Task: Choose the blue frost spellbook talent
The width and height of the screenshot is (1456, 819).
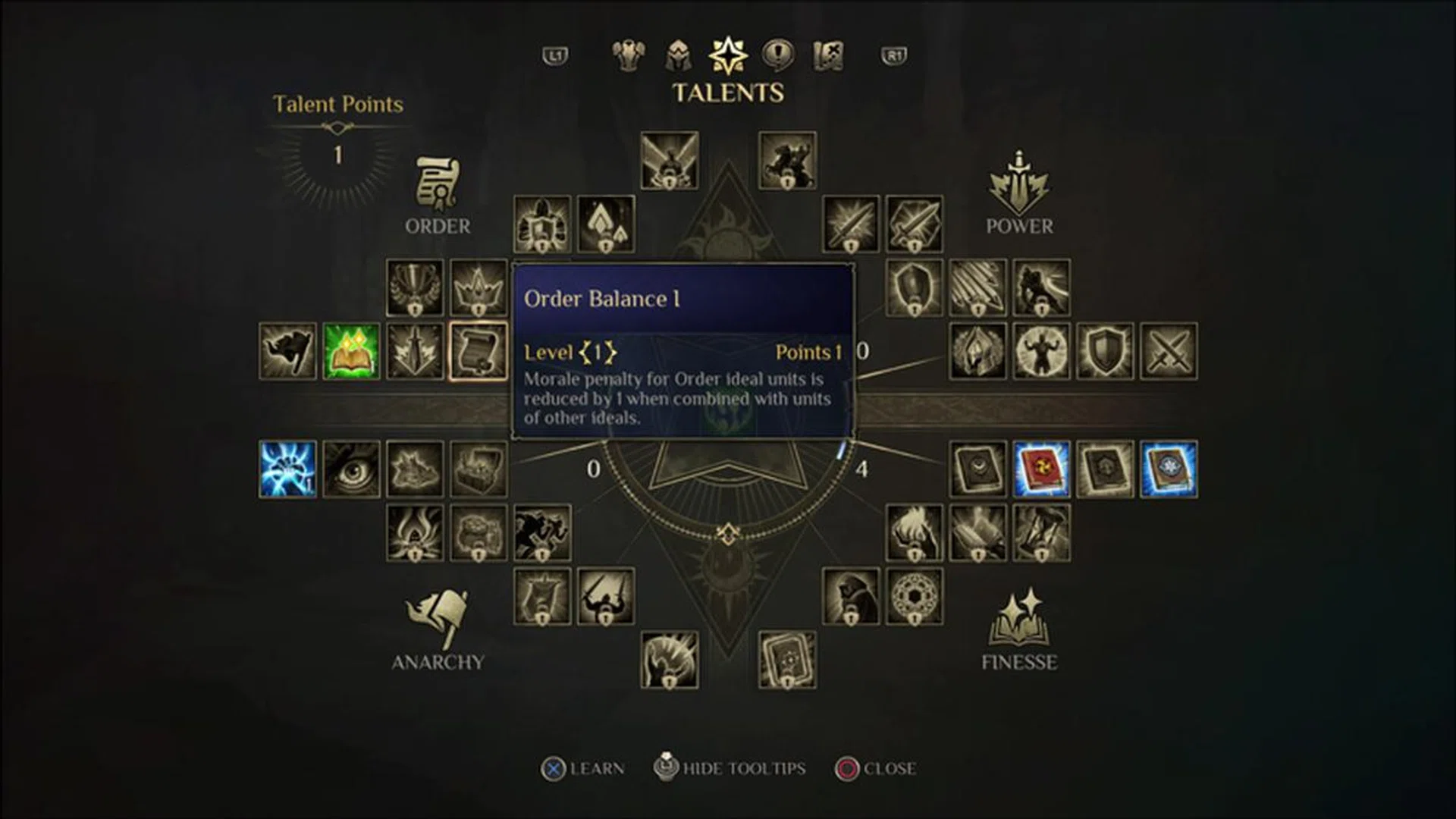Action: pyautogui.click(x=1169, y=469)
